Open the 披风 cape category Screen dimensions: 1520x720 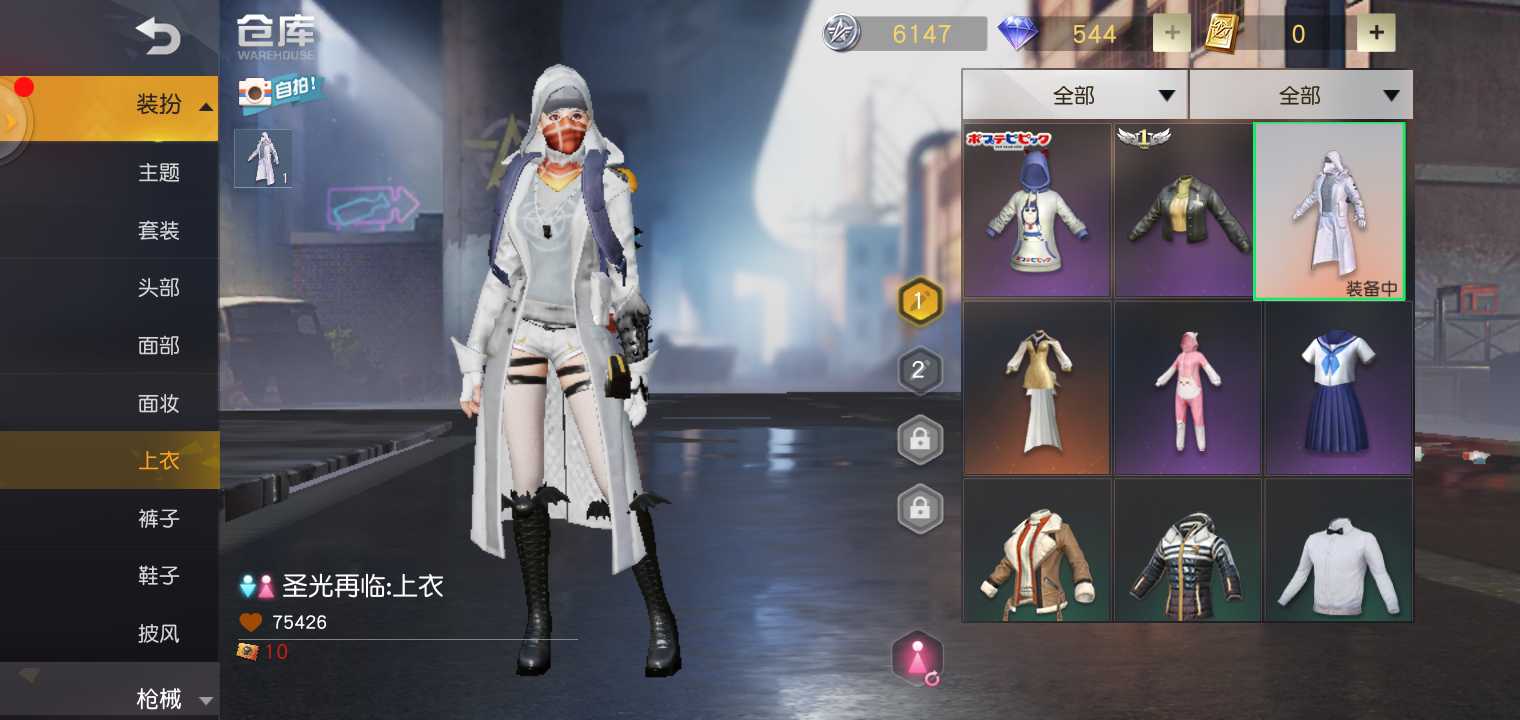point(158,634)
